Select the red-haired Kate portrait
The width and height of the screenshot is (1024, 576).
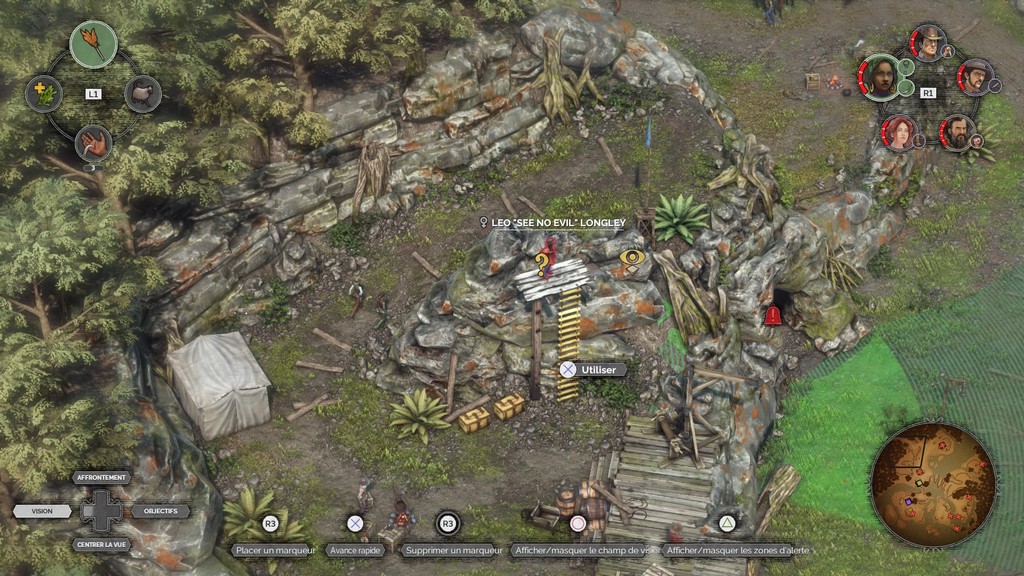coord(900,132)
